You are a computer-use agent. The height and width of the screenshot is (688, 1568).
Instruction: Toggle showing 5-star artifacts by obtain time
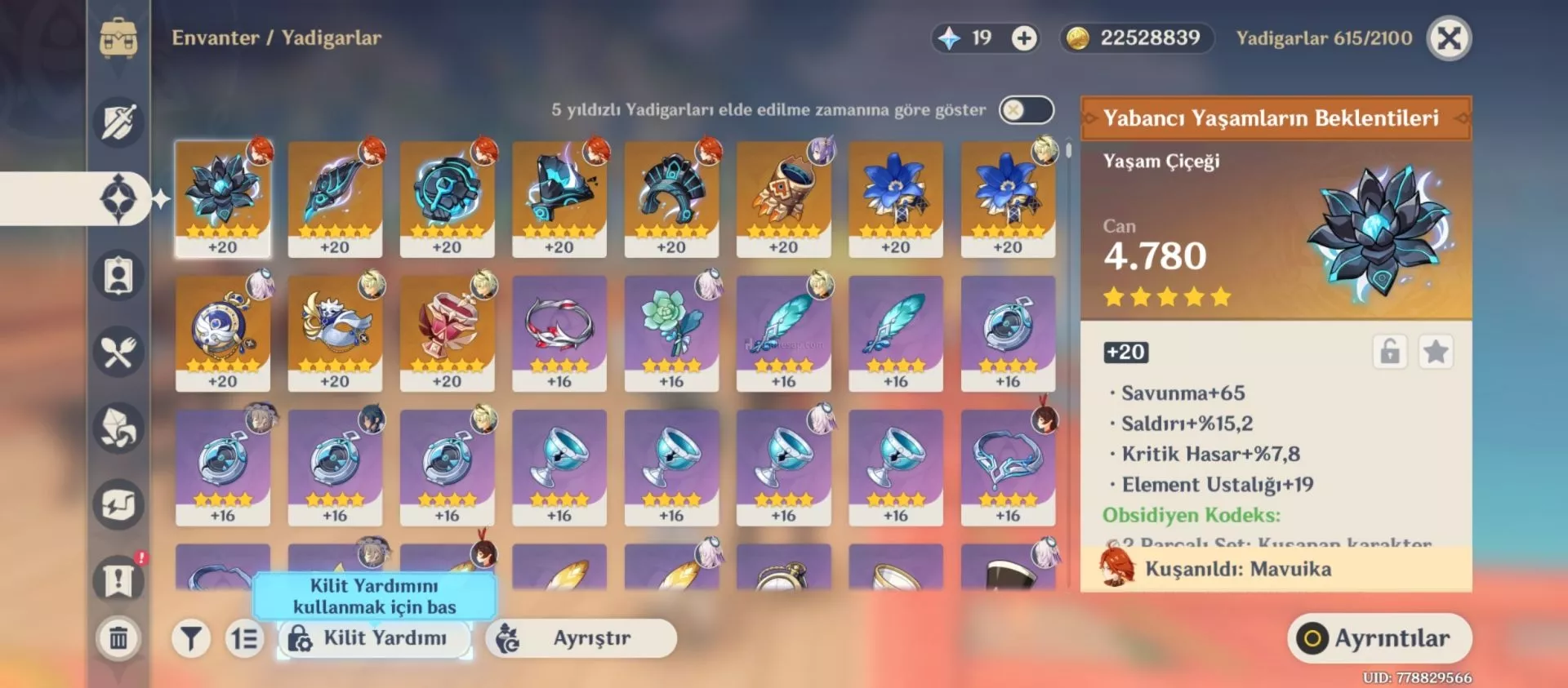(1026, 110)
